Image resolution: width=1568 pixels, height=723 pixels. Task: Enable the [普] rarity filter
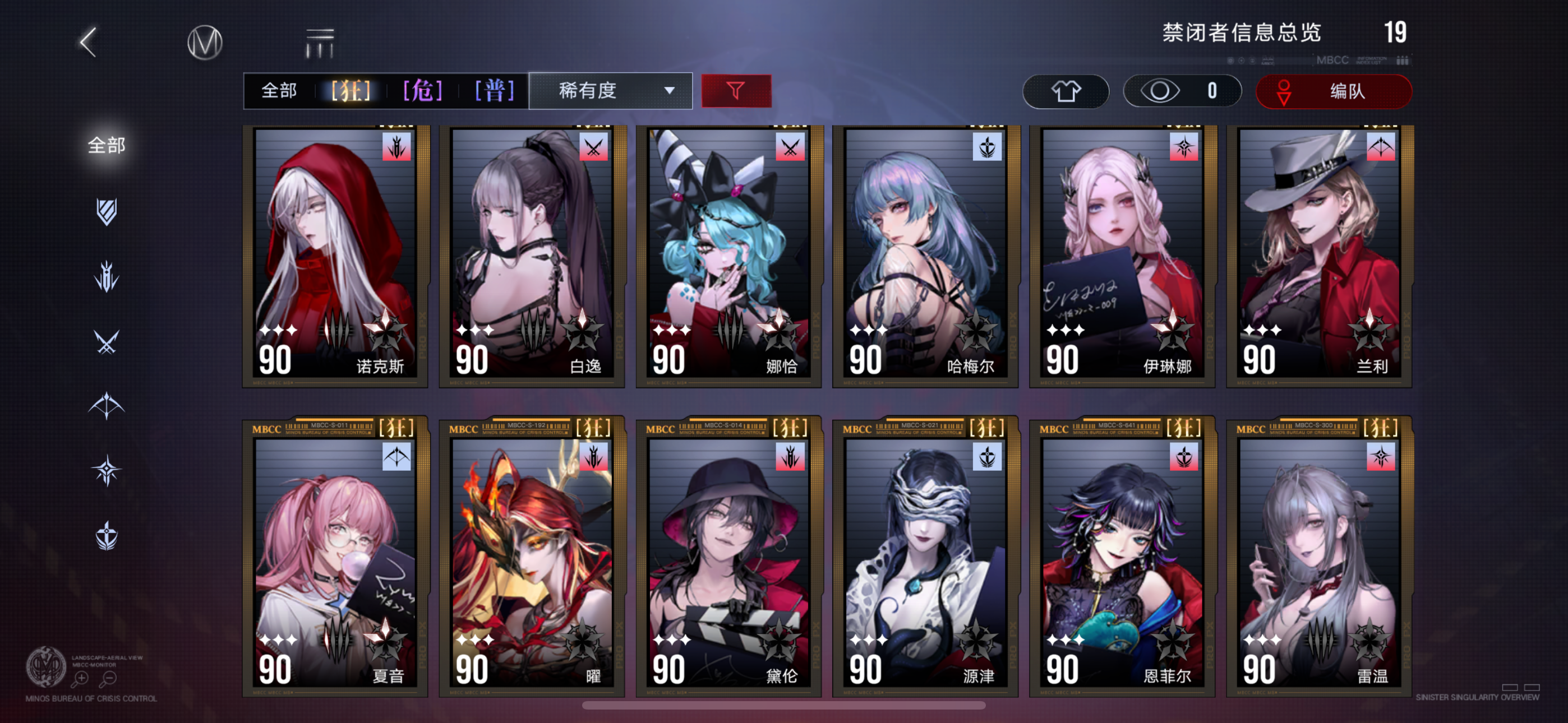click(x=494, y=91)
